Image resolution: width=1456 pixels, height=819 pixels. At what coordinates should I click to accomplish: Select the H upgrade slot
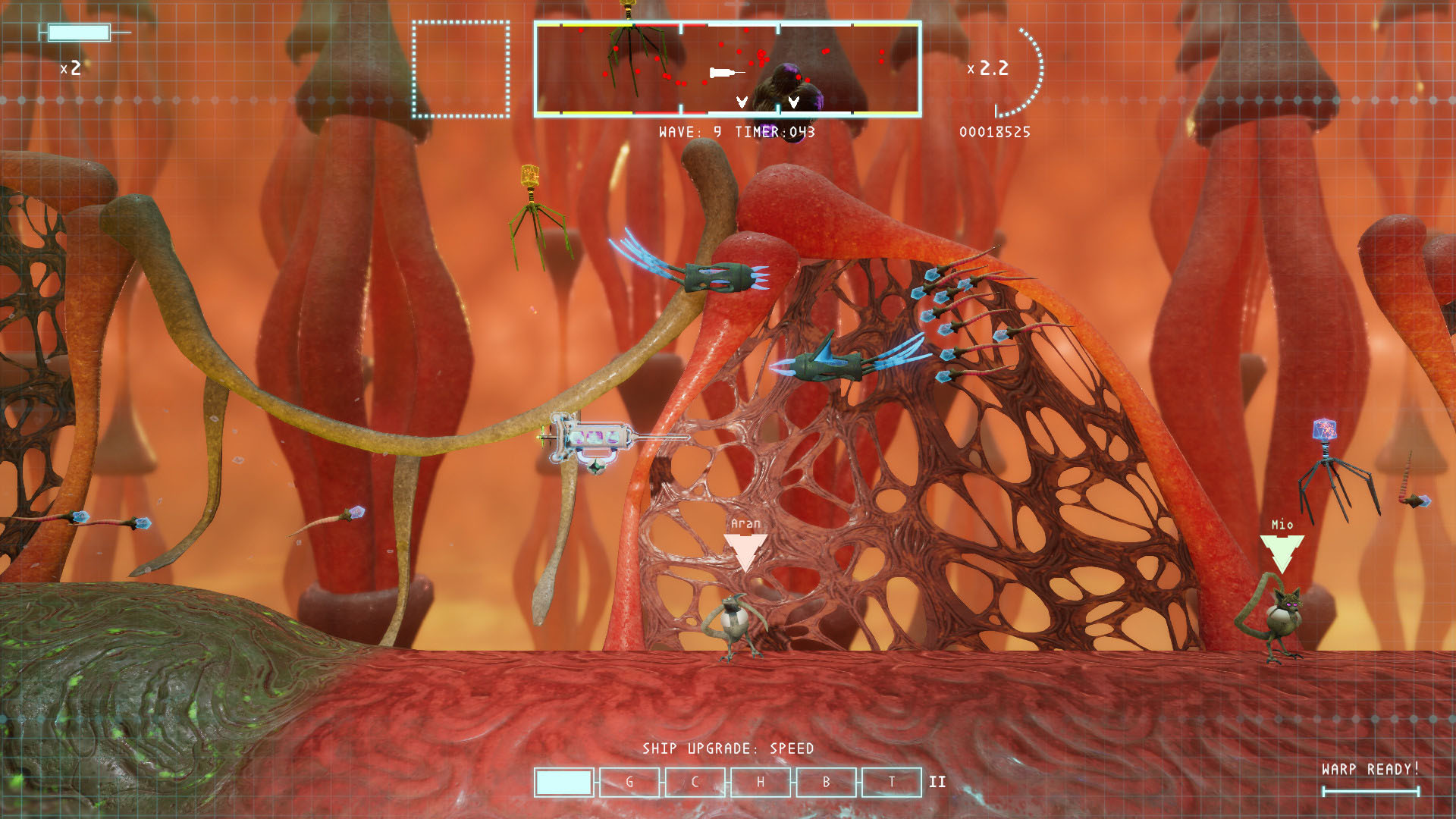(x=761, y=783)
